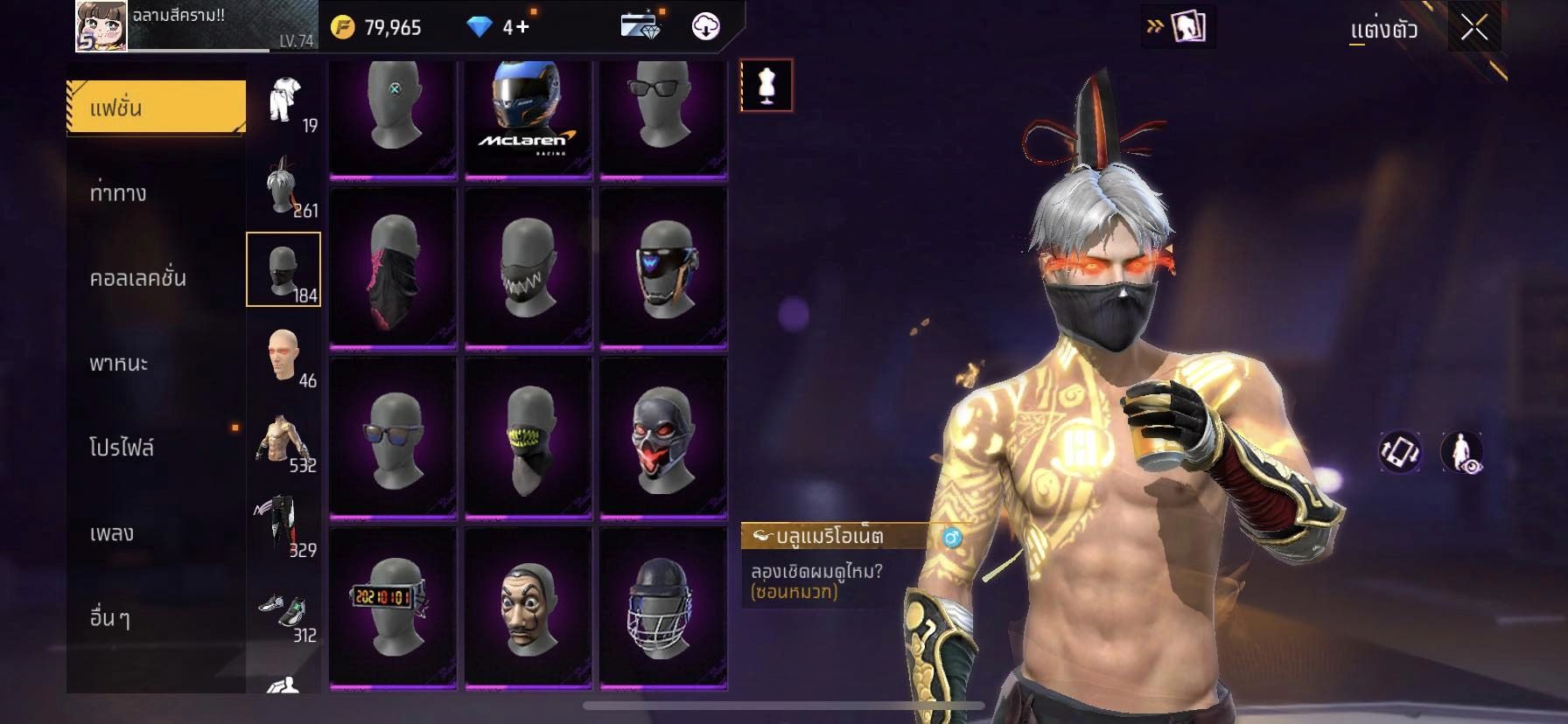Select the แฟชั่น fashion tab
Viewport: 1568px width, 724px height.
click(156, 108)
